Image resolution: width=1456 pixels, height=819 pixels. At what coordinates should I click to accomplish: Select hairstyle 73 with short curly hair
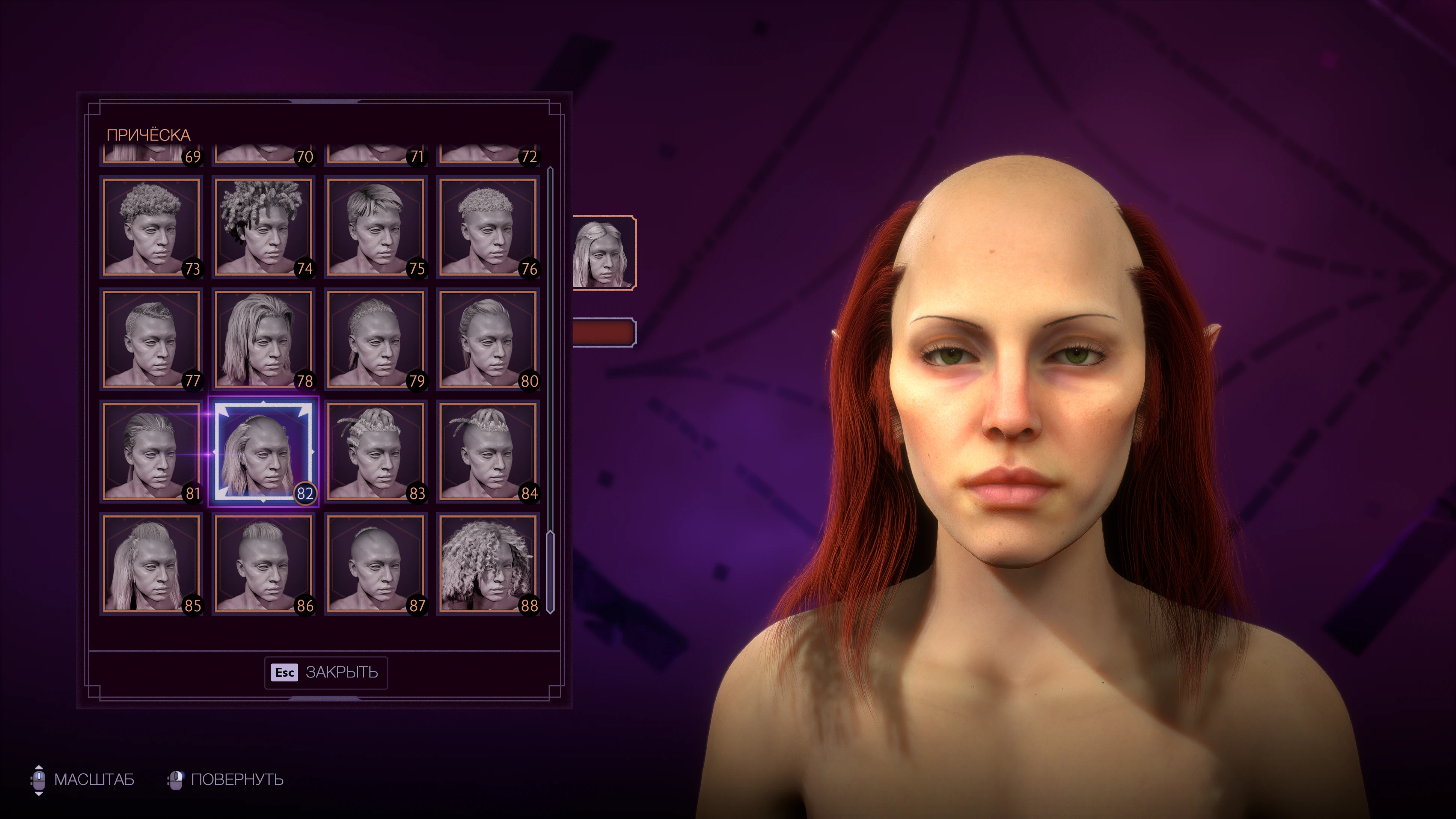151,227
